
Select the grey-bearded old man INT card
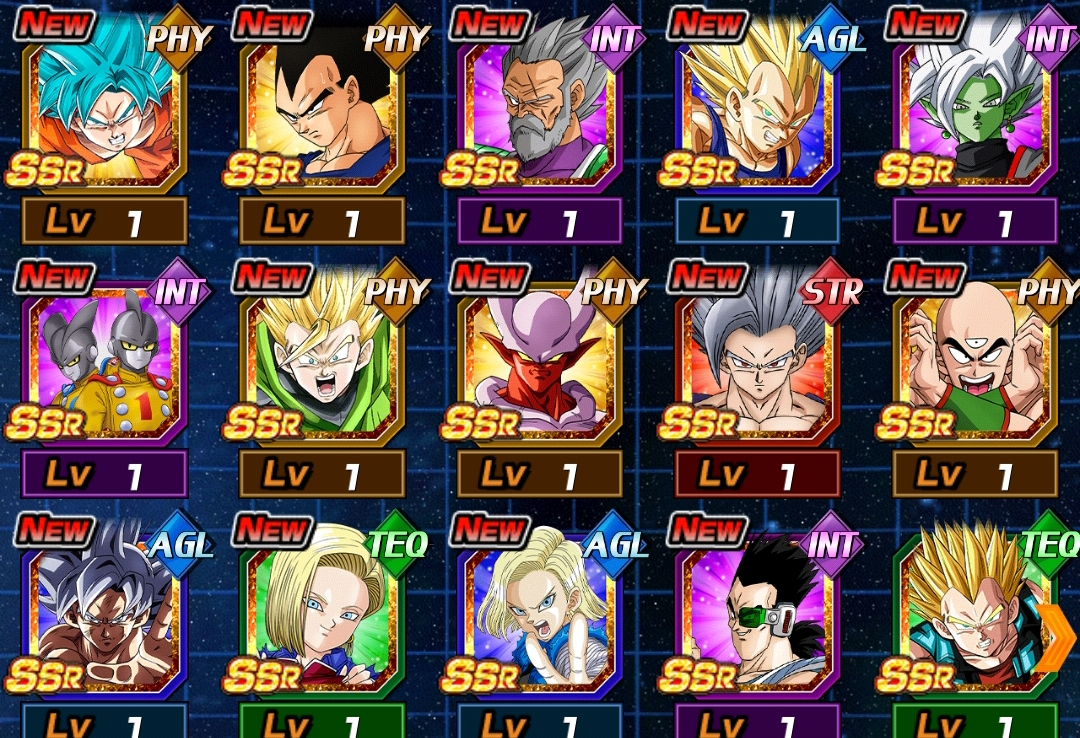[x=540, y=112]
